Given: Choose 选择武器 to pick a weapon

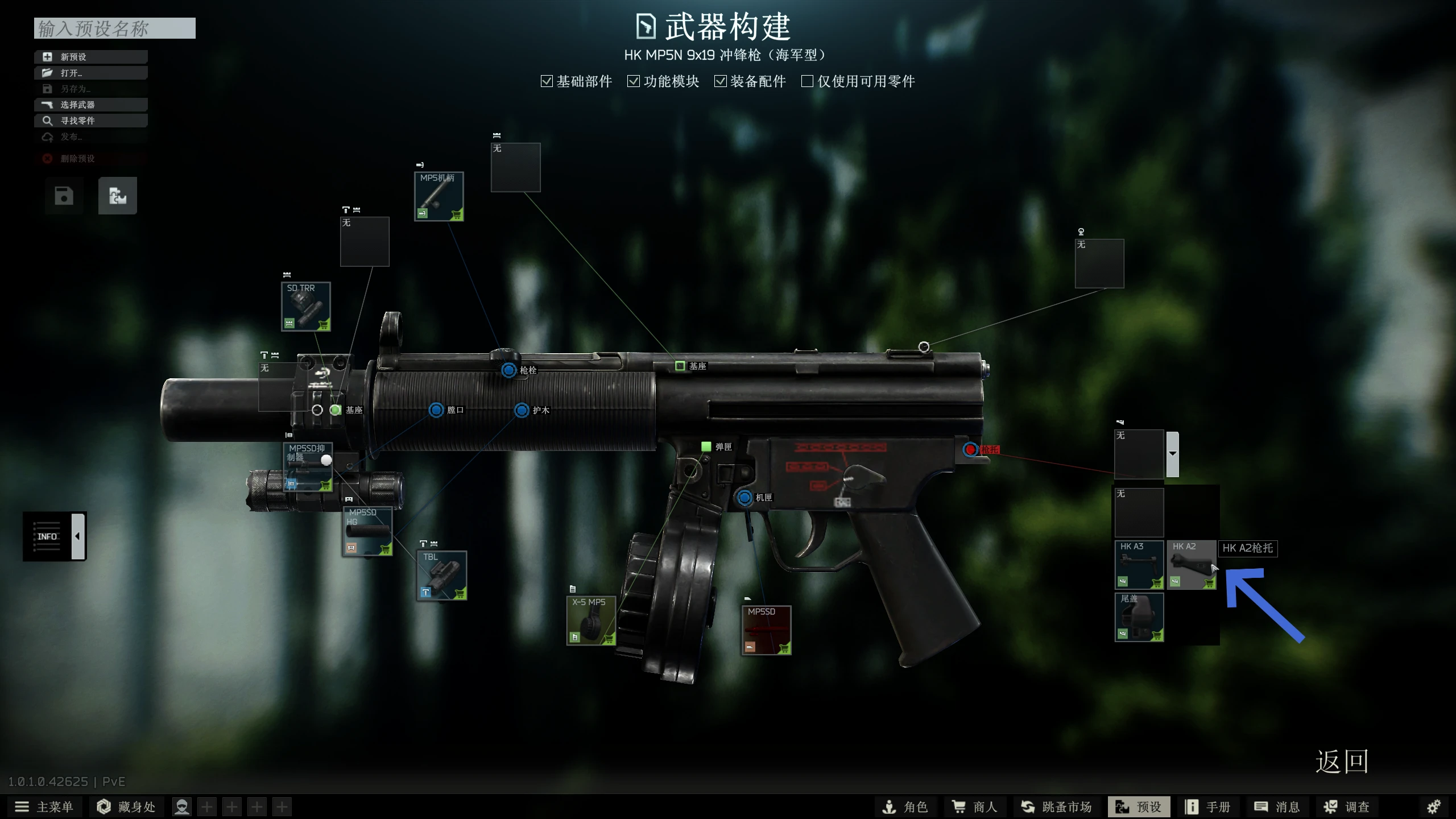Looking at the screenshot, I should (91, 105).
